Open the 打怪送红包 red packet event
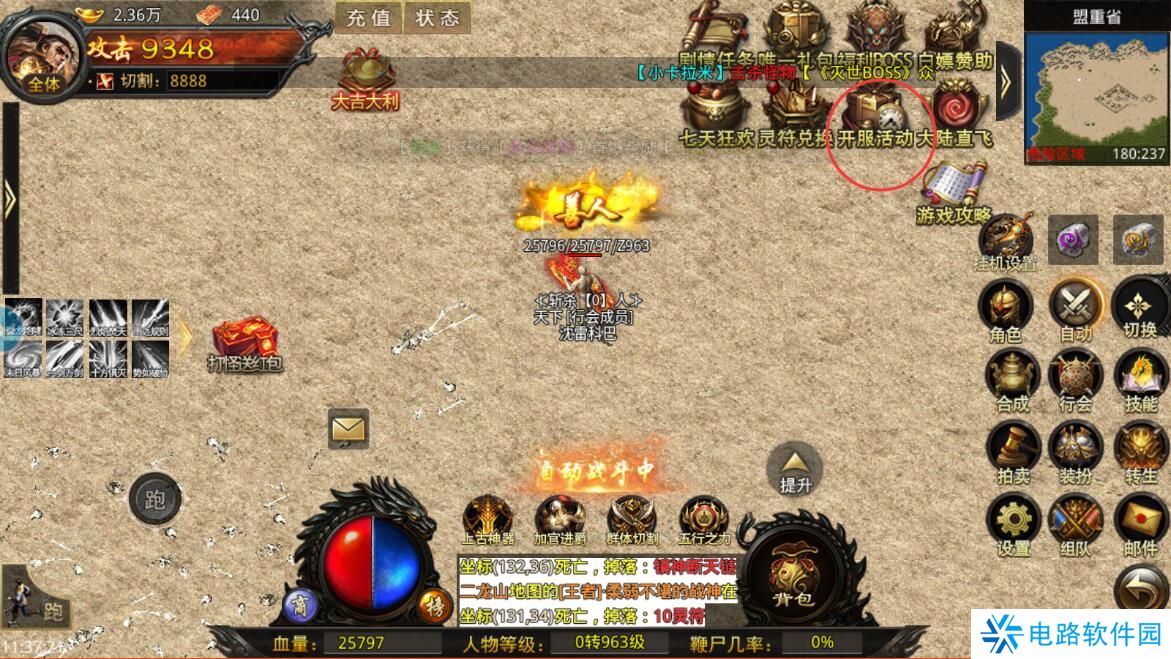The width and height of the screenshot is (1171, 659). pyautogui.click(x=244, y=343)
